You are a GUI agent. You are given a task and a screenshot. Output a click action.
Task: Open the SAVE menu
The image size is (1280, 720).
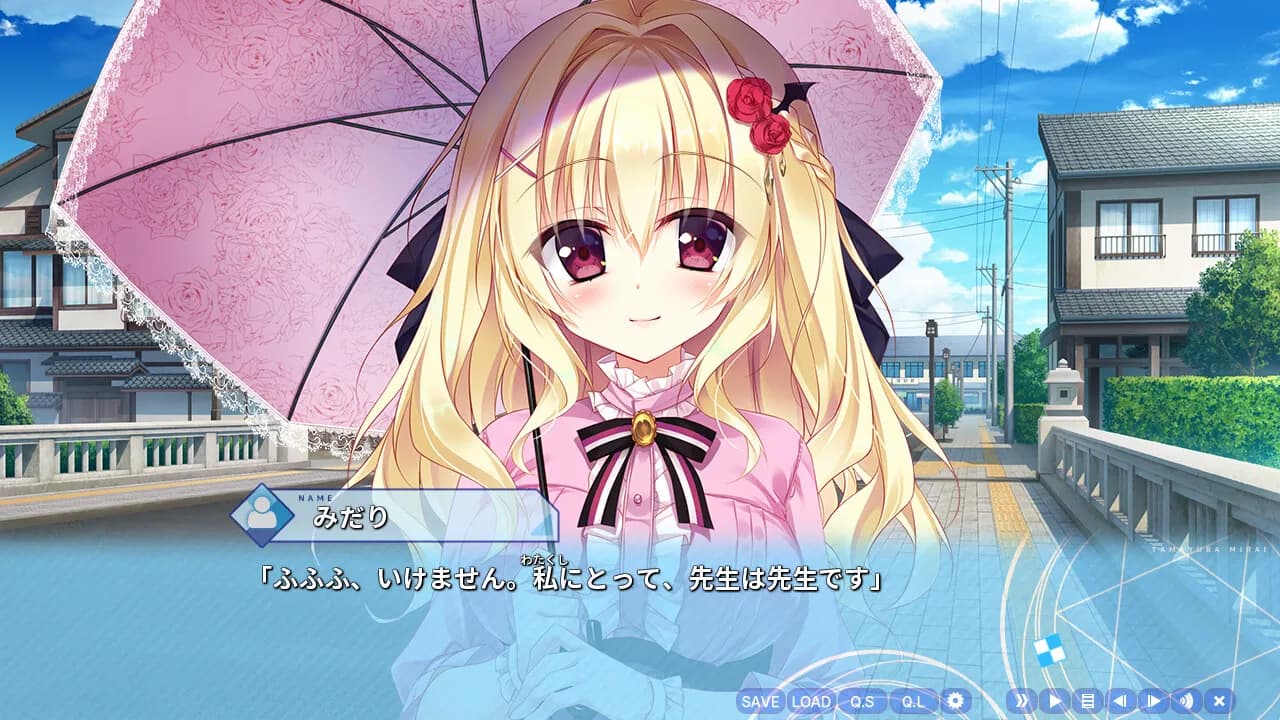761,701
